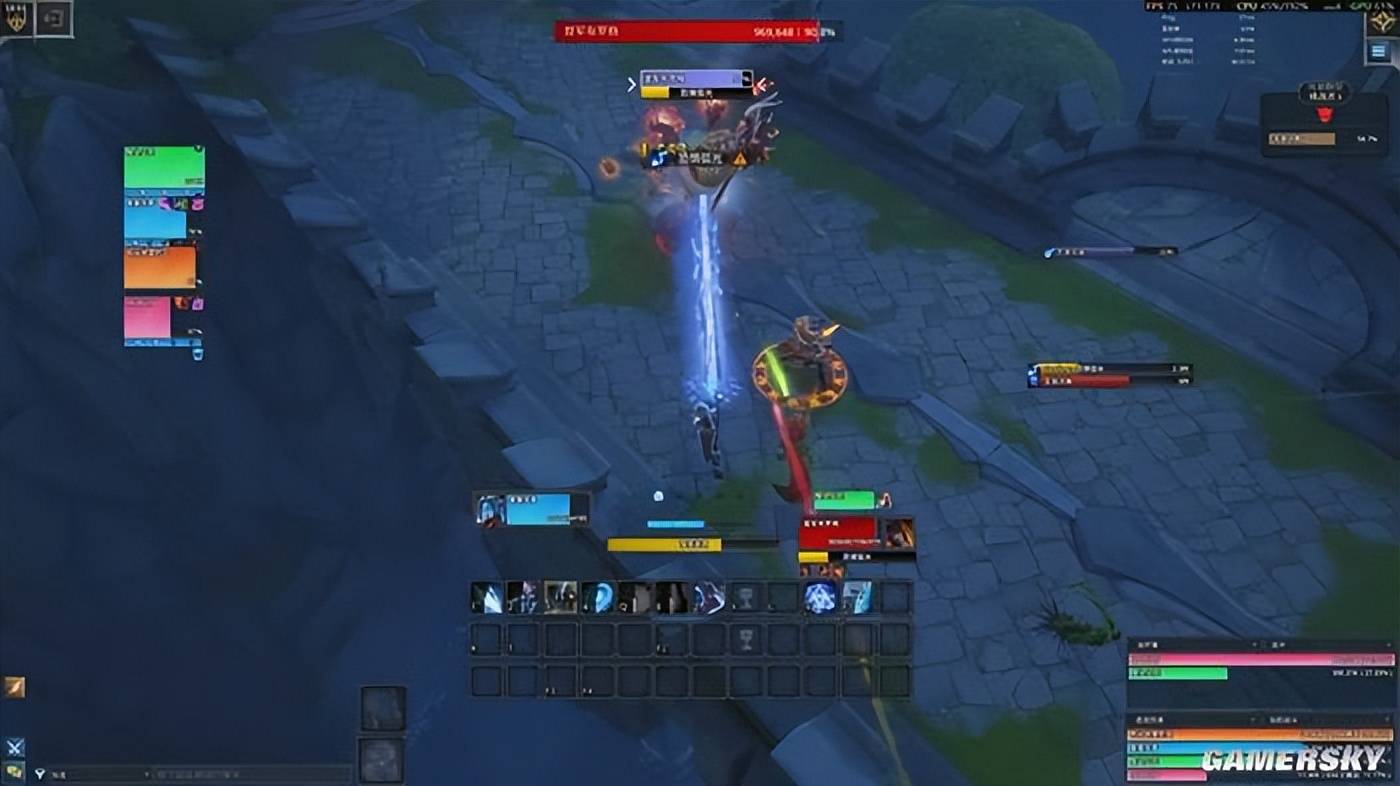Click the crossed swords icon
This screenshot has width=1400, height=786.
click(x=14, y=747)
